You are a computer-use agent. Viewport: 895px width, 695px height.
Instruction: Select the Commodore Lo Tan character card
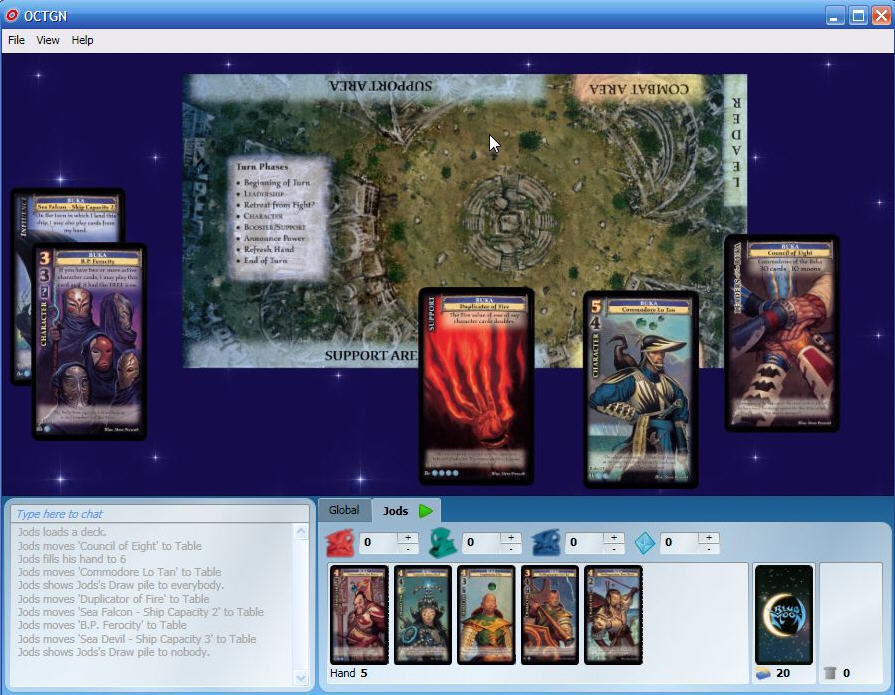[641, 390]
